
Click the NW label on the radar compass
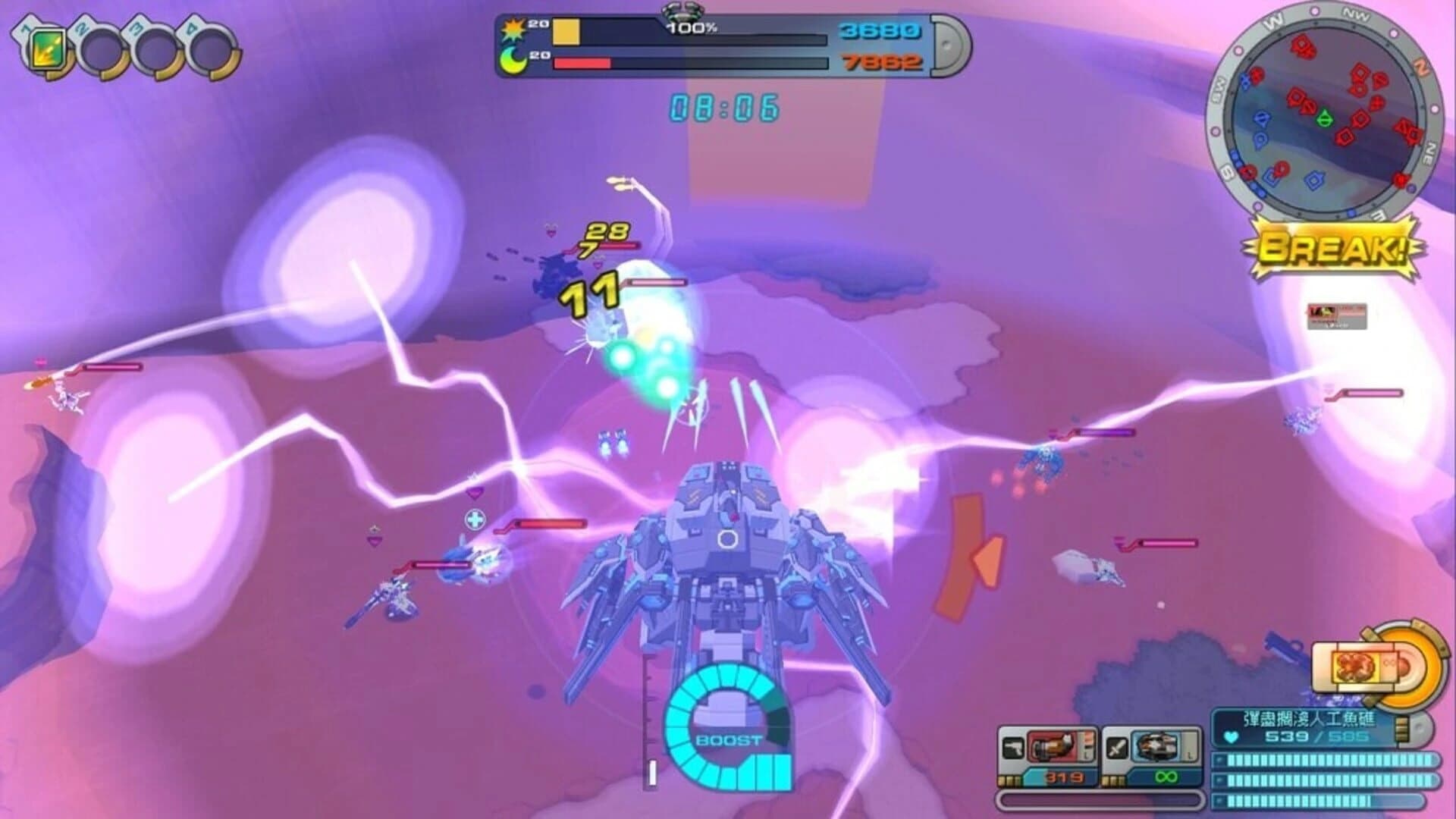[1355, 15]
